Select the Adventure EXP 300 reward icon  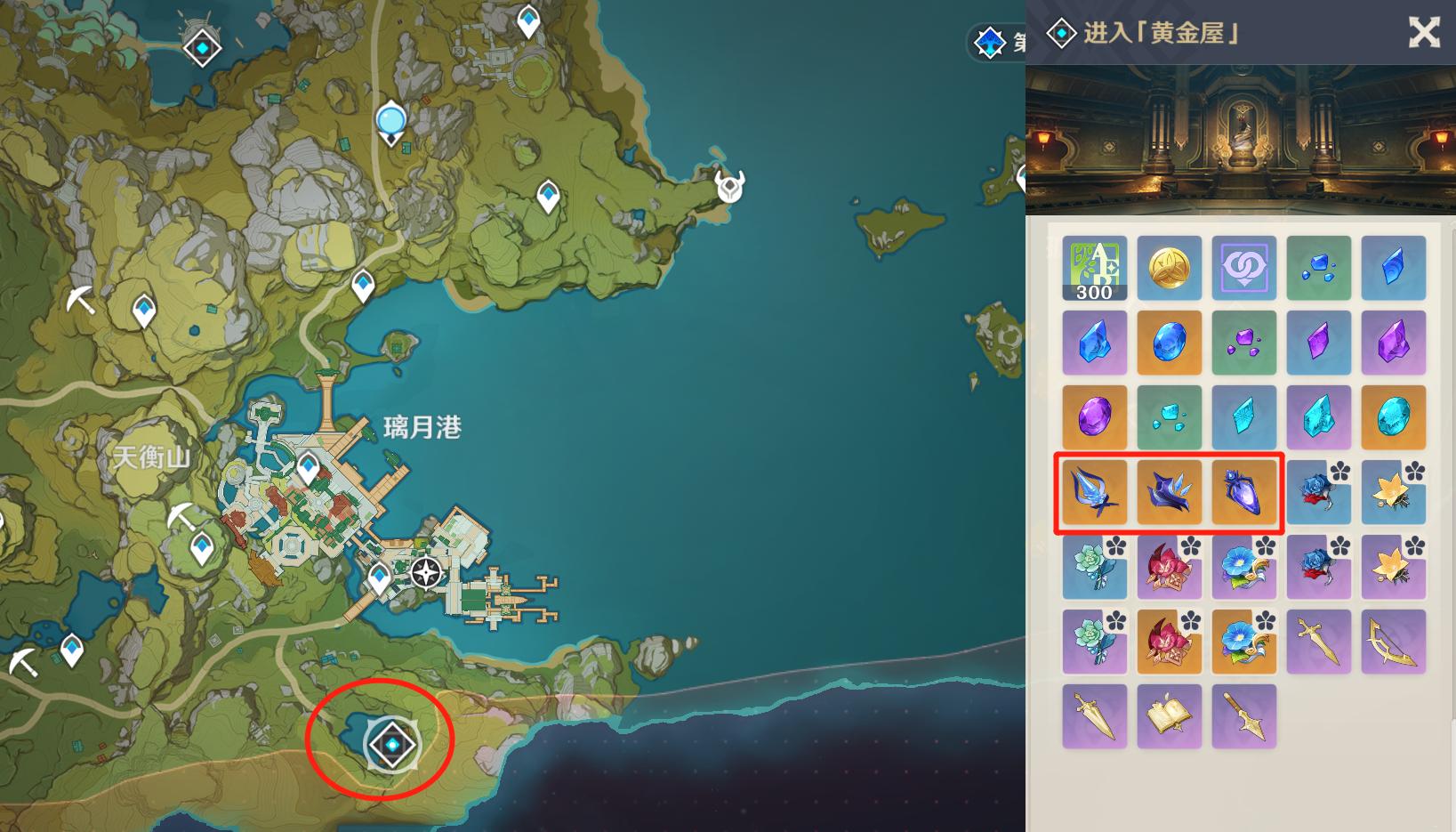[x=1094, y=268]
